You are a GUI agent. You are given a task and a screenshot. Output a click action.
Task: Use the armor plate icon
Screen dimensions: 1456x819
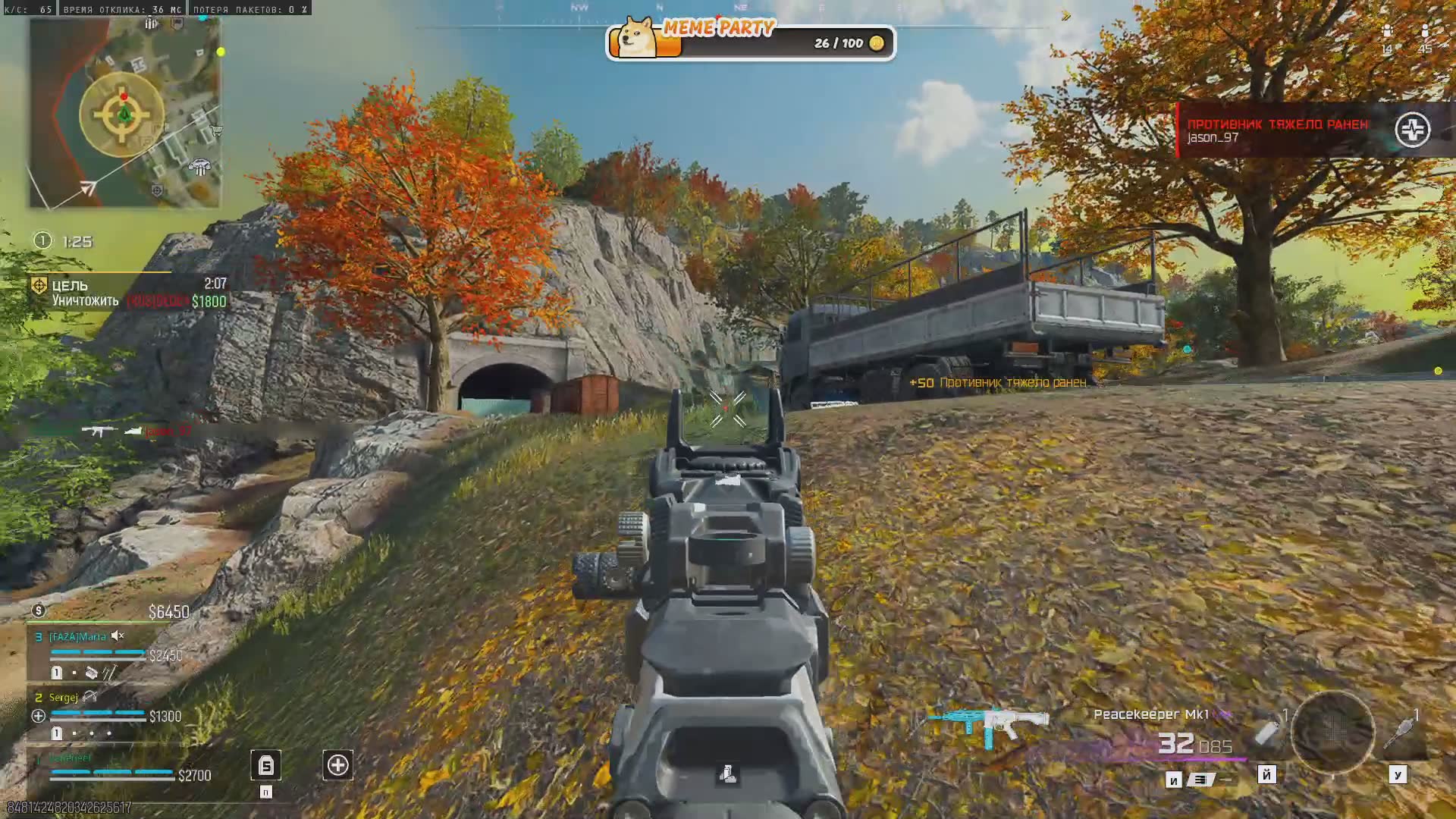click(x=265, y=766)
